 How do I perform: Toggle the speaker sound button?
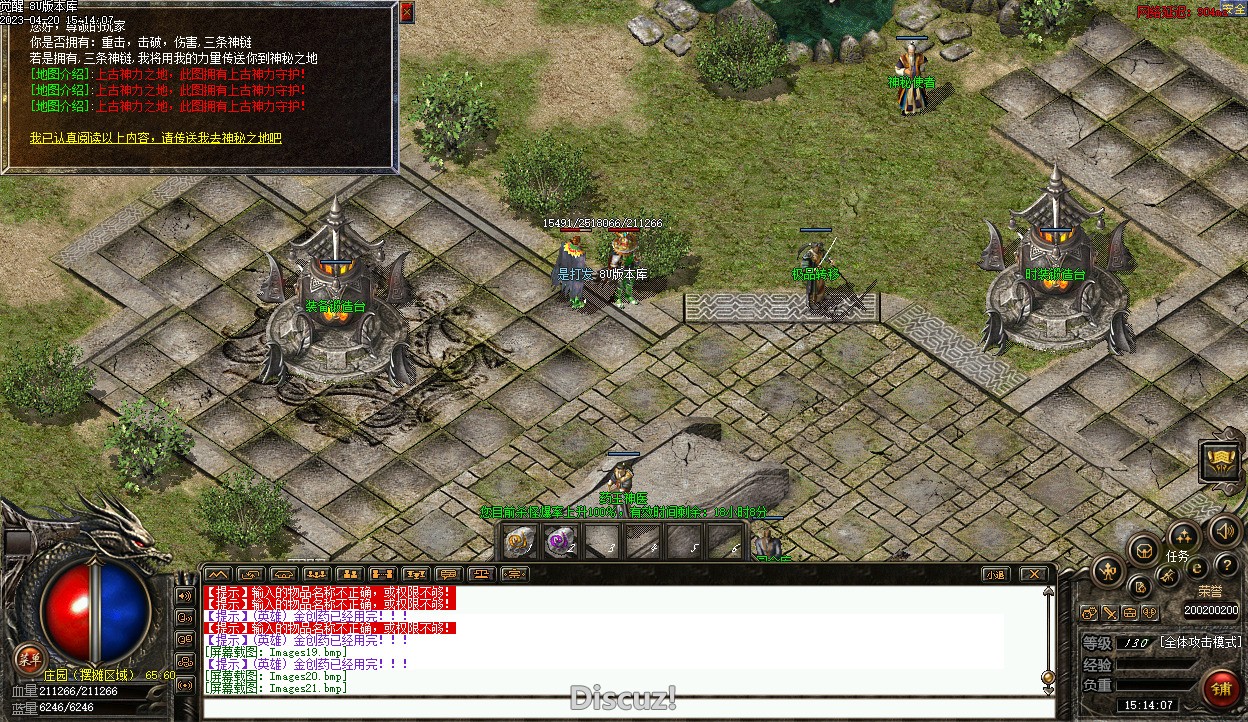[x=1226, y=530]
